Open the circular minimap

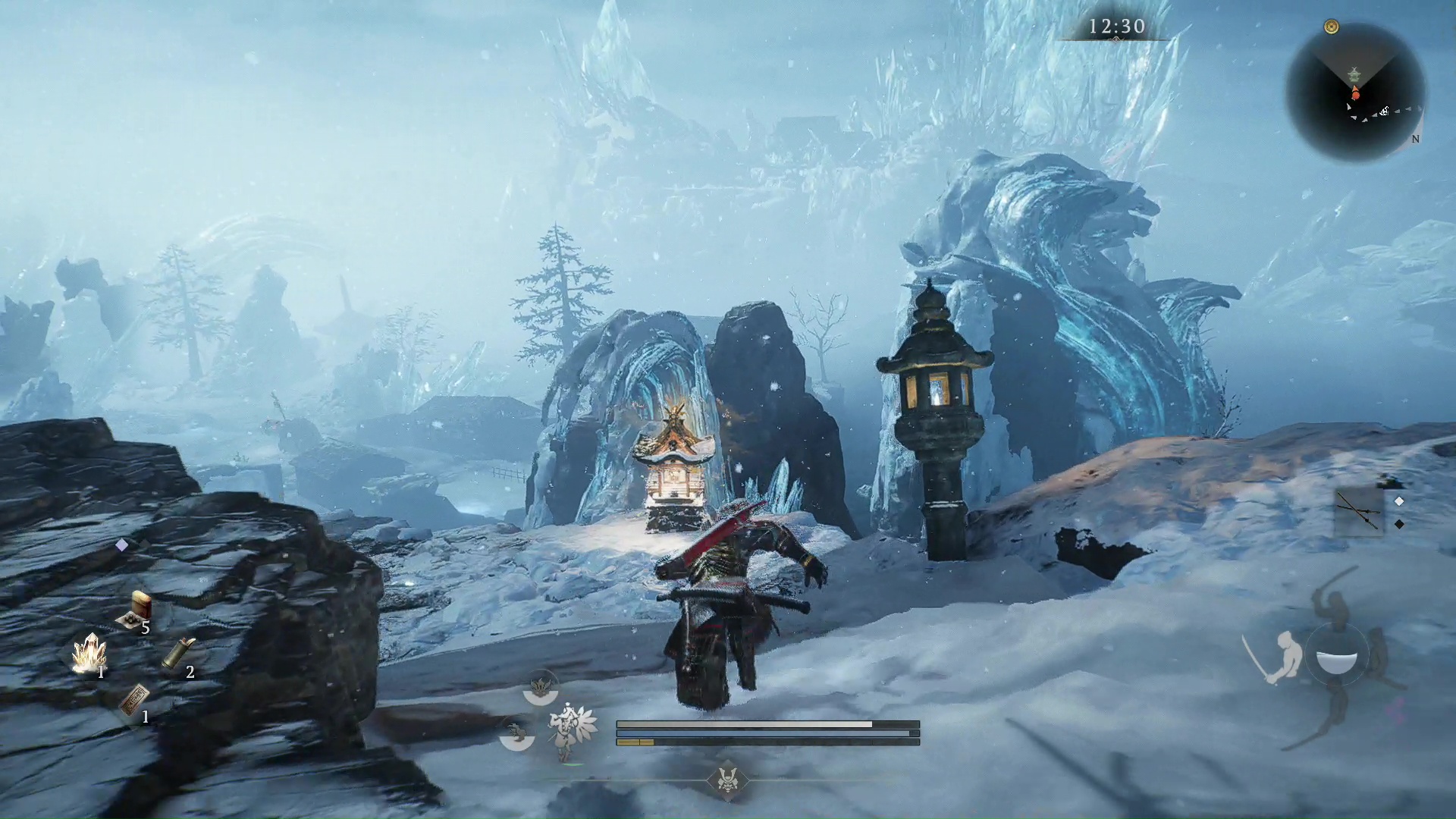(1355, 93)
